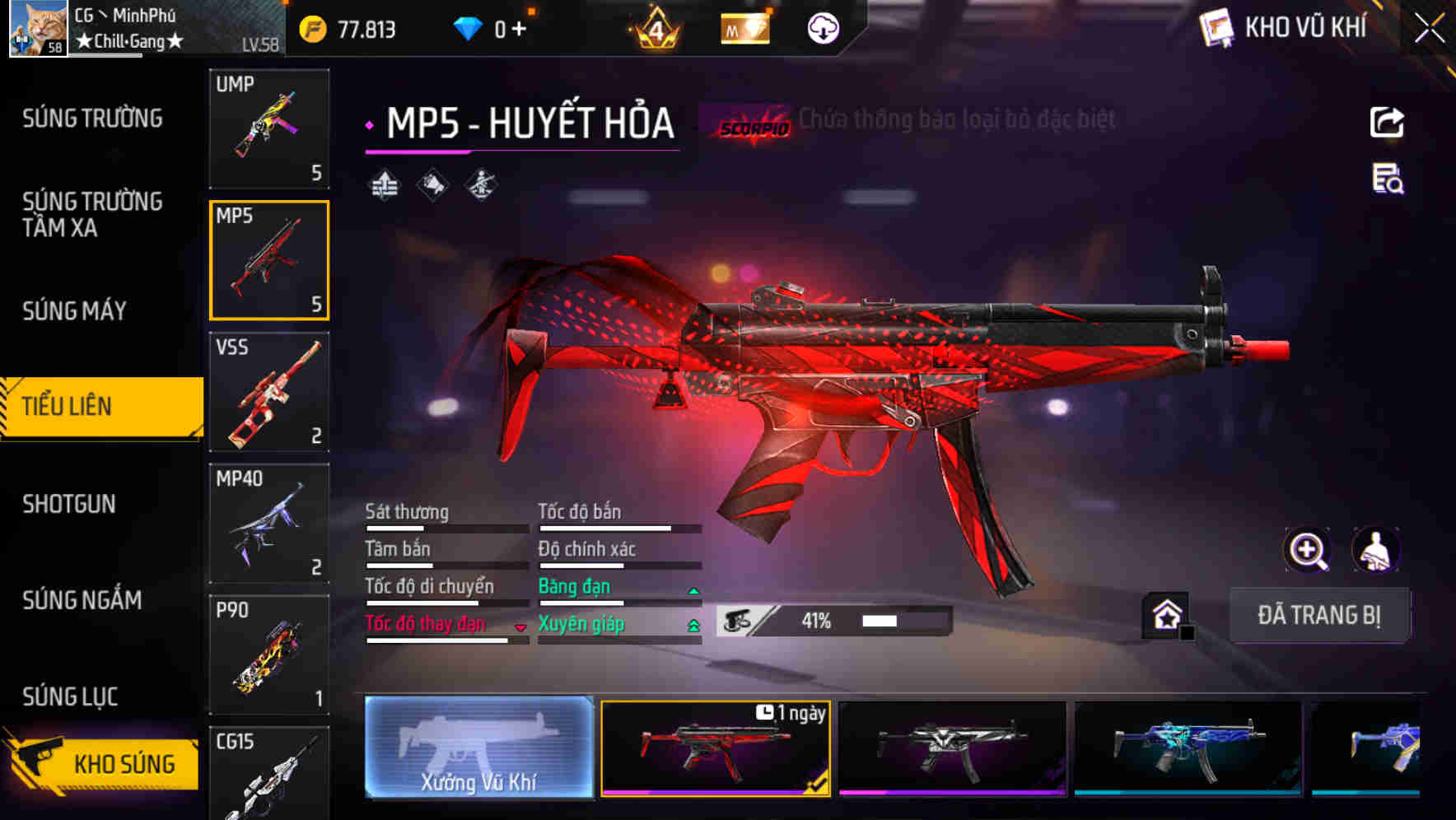
Task: Click the magnifier zoom icon near the weapon
Action: [1309, 550]
